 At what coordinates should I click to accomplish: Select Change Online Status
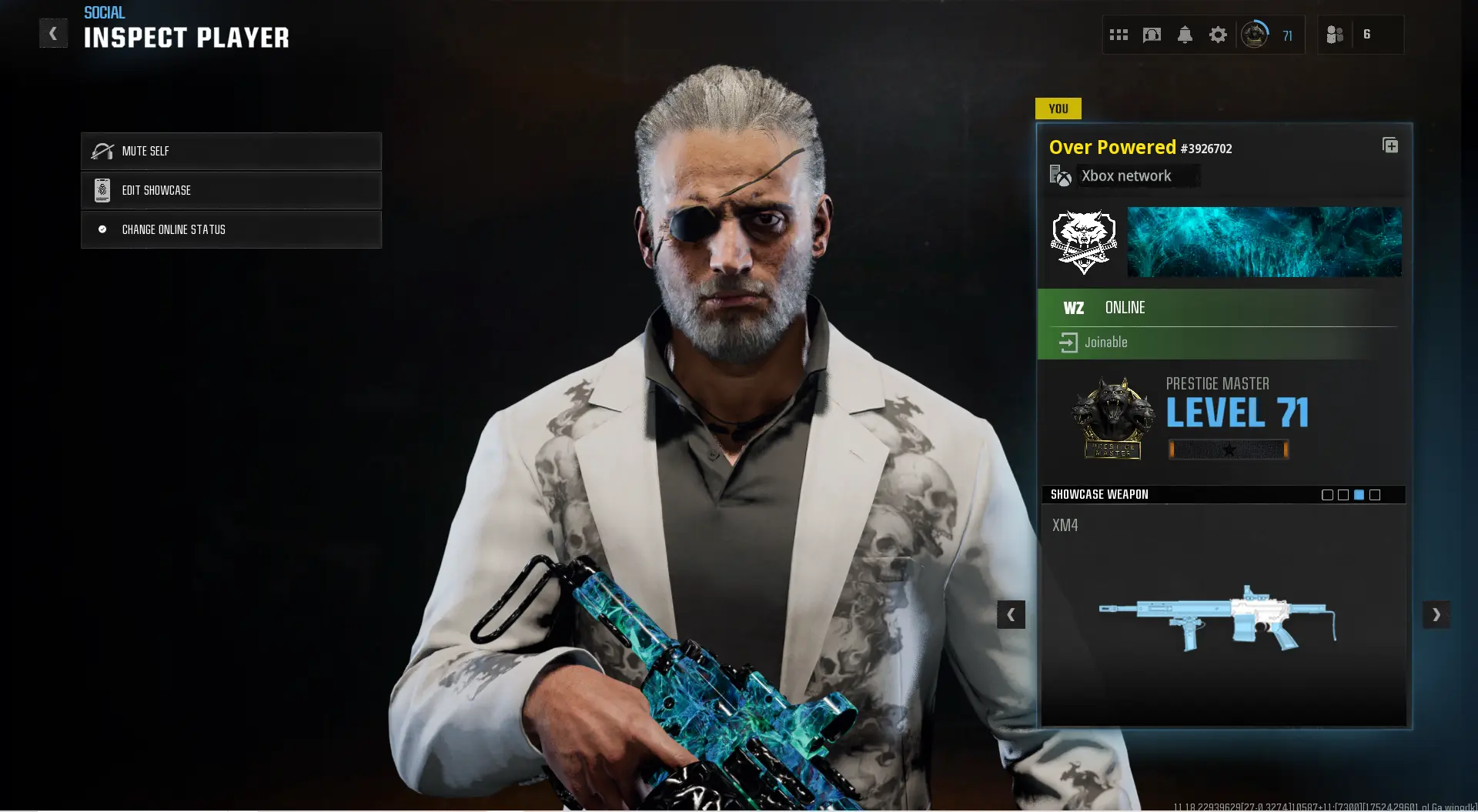coord(231,229)
